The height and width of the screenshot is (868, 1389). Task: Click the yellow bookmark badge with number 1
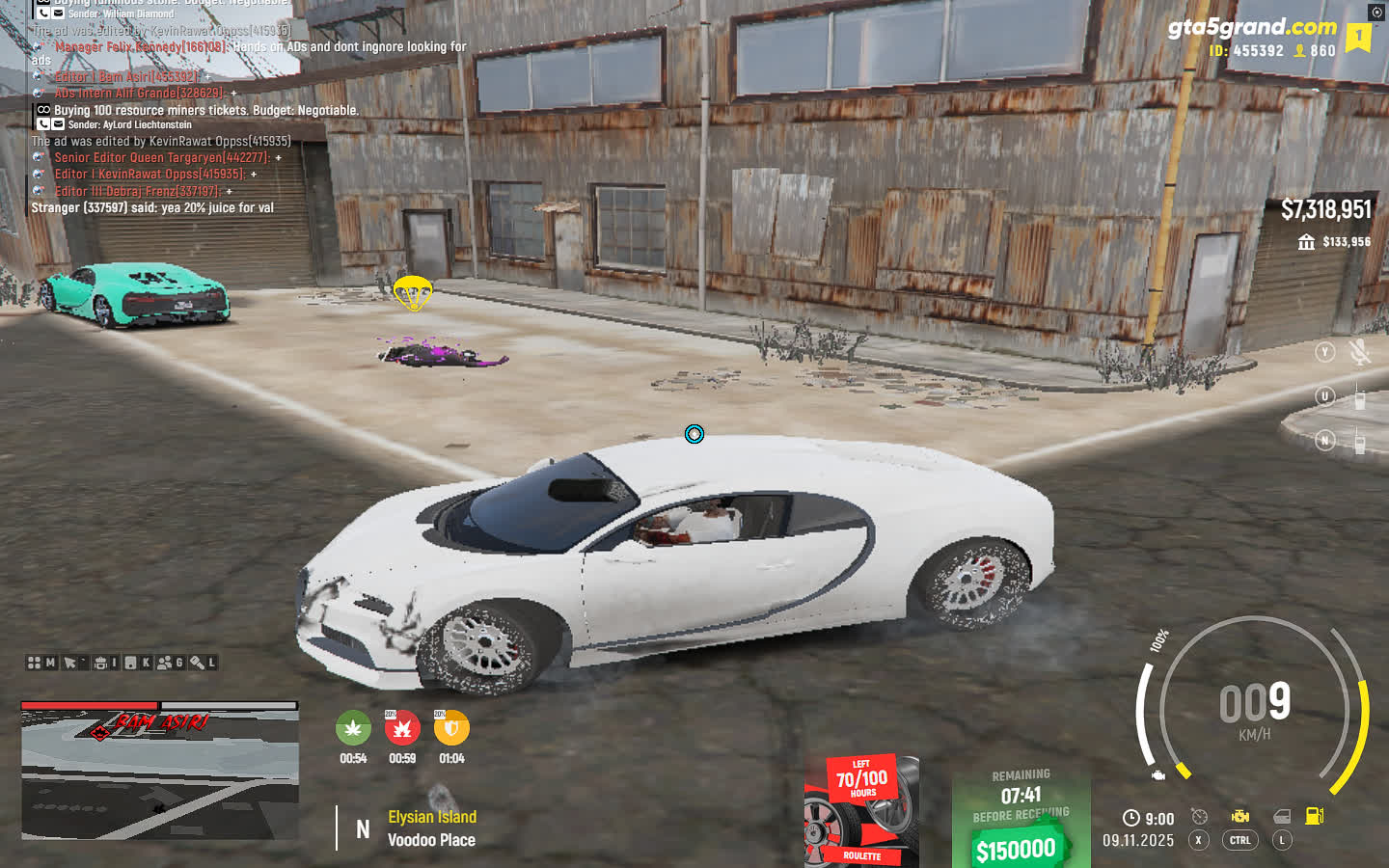coord(1359,37)
